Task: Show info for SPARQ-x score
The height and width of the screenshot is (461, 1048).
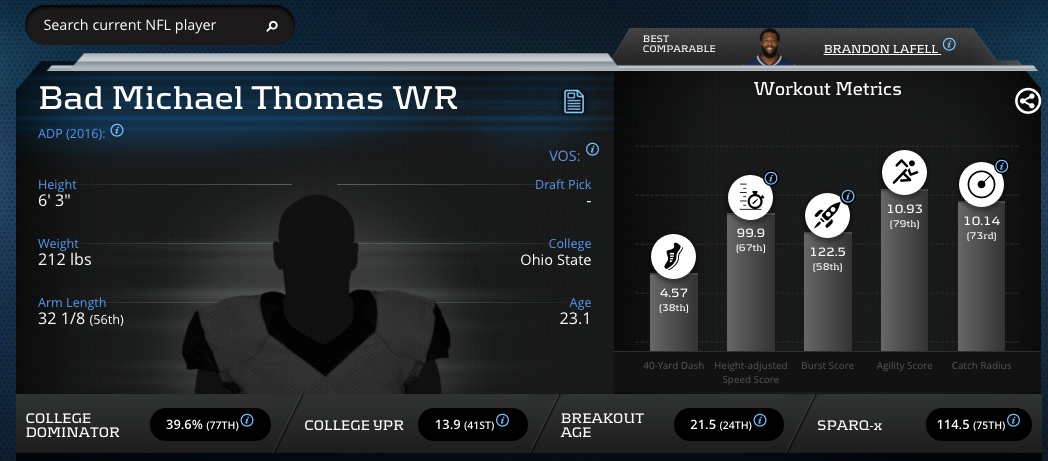Action: (1011, 421)
